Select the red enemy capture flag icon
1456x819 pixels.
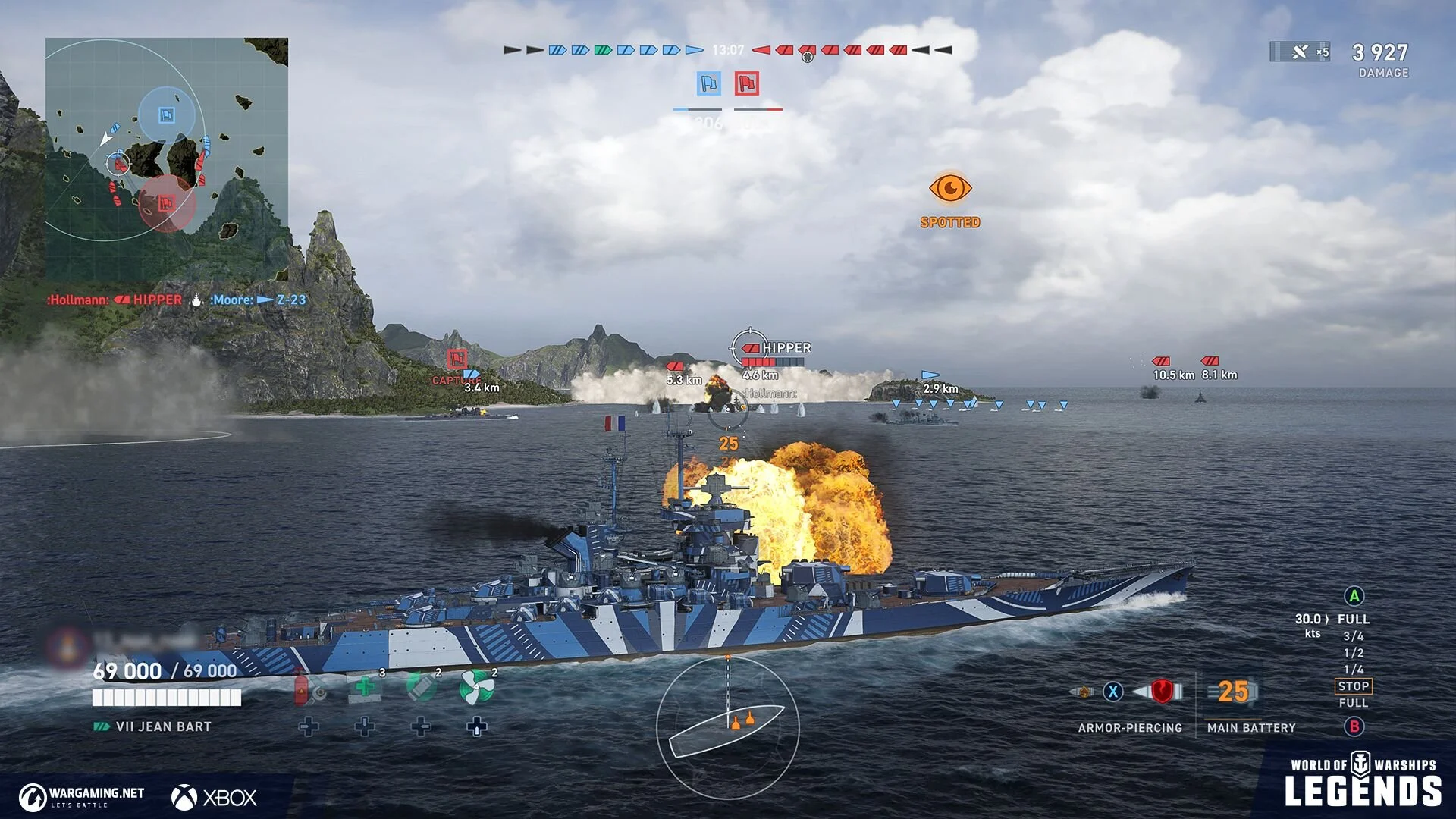click(x=747, y=83)
